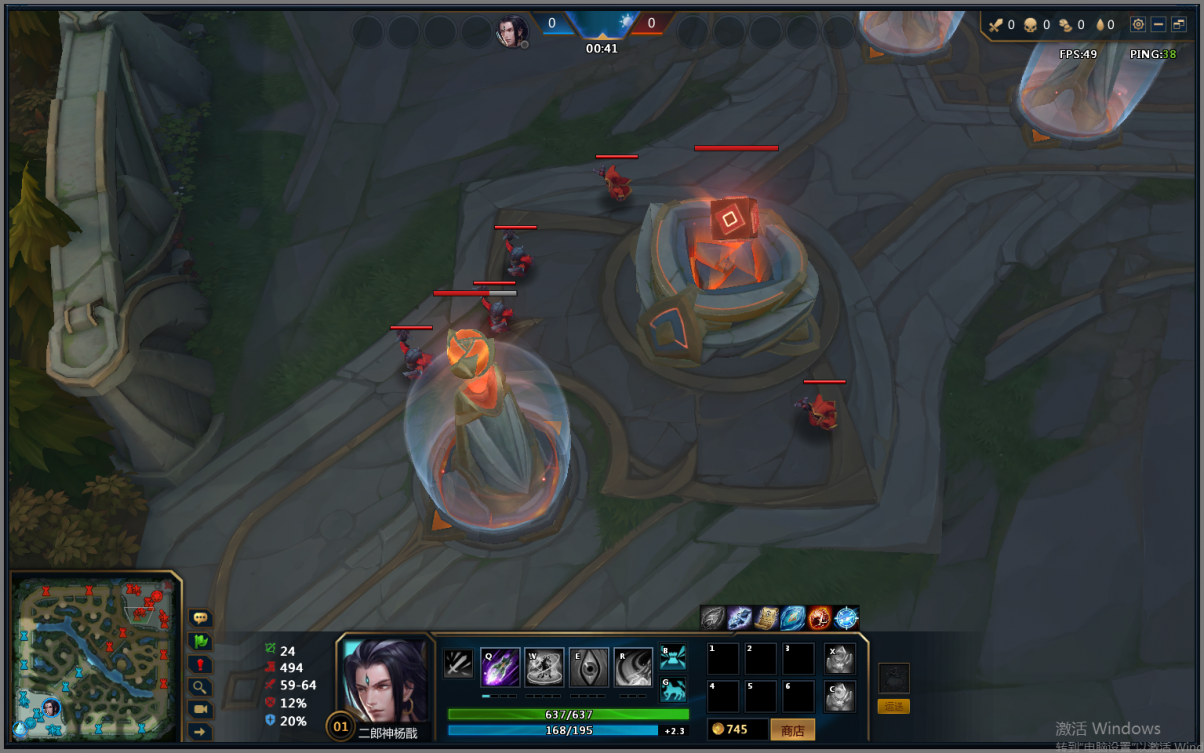The height and width of the screenshot is (753, 1204).
Task: Open the 商店 shop button
Action: click(x=792, y=730)
